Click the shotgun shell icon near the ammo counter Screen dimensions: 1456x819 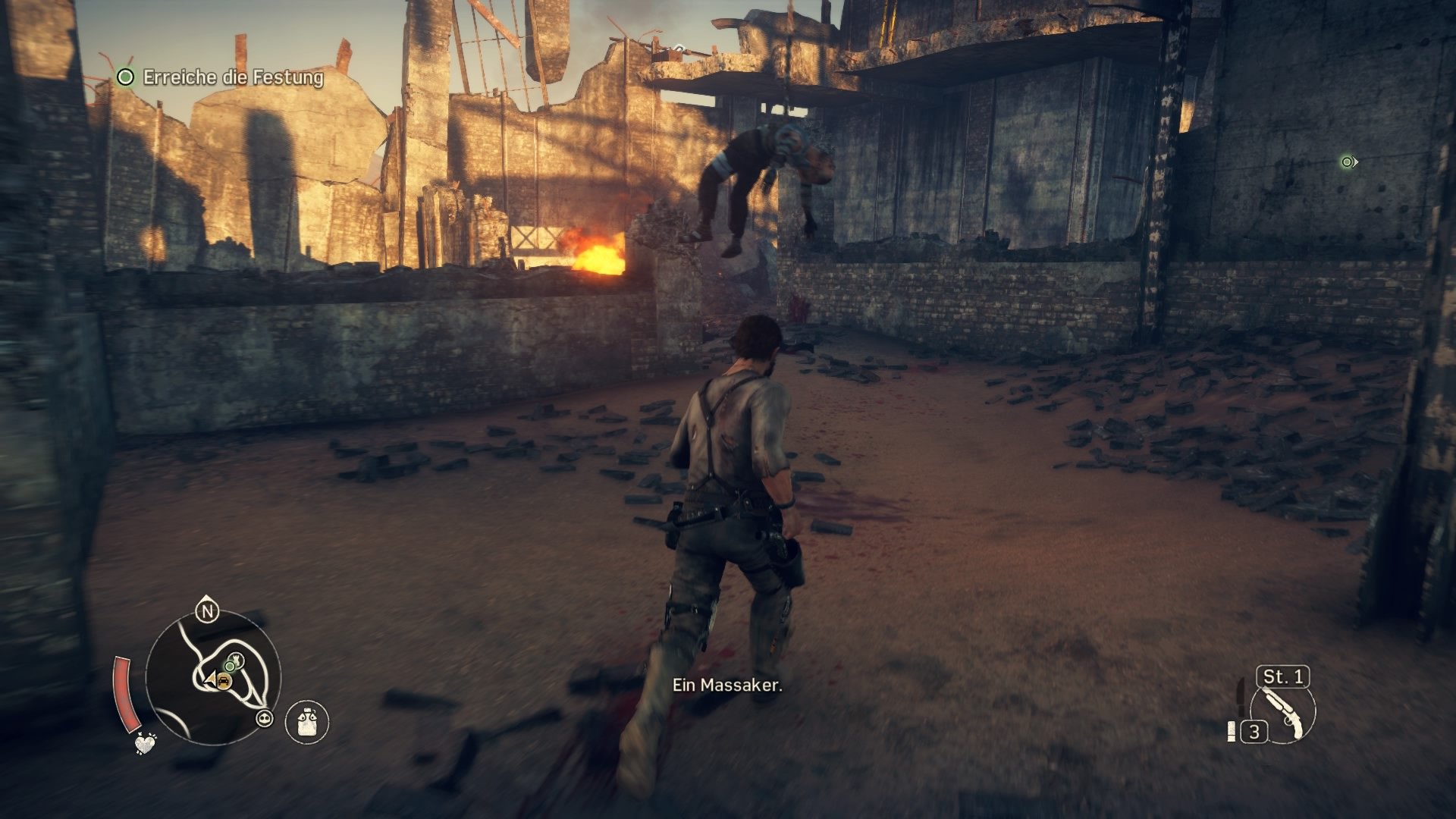pos(1232,730)
